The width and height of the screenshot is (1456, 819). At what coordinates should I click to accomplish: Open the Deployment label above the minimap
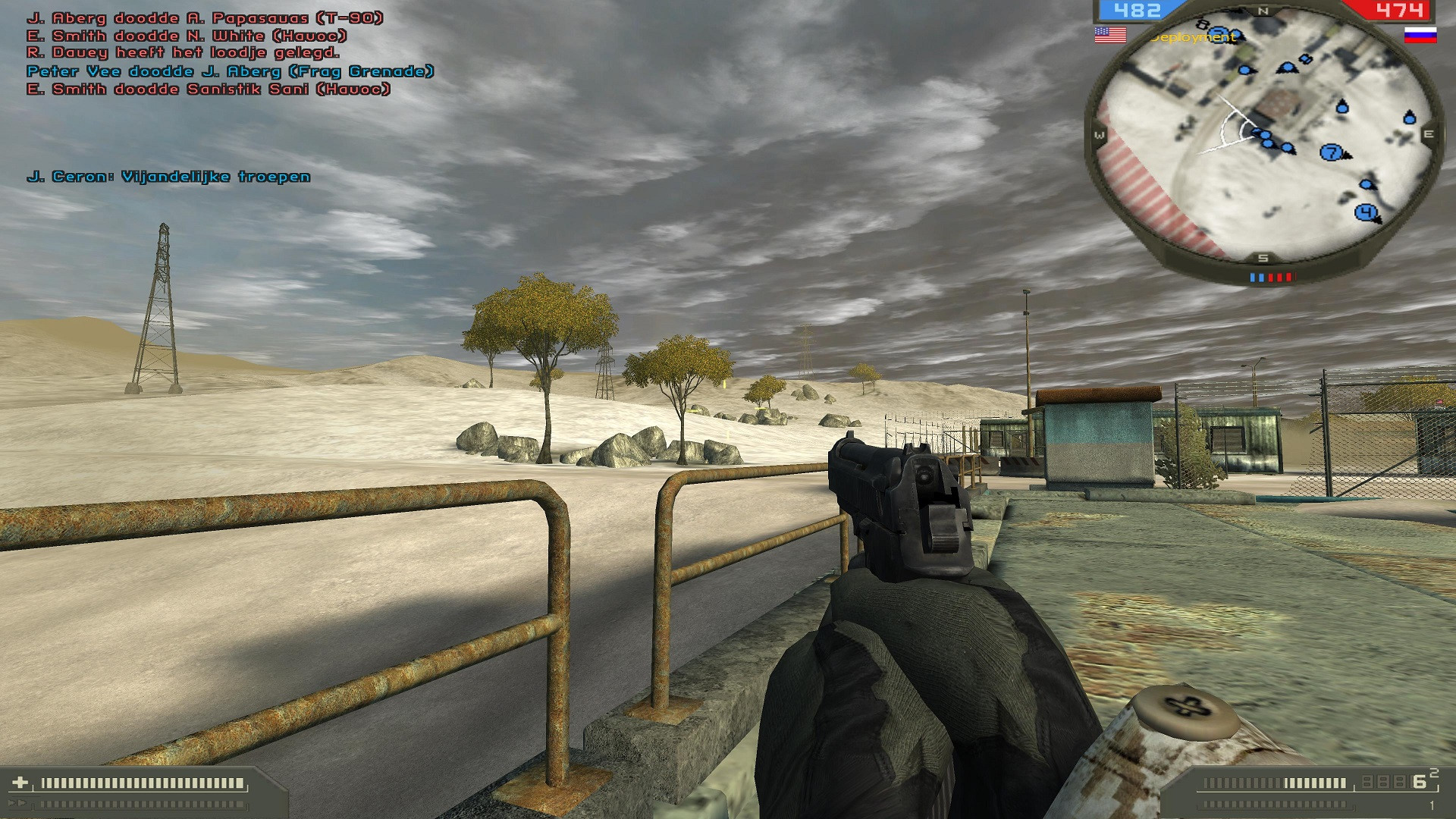(1193, 36)
